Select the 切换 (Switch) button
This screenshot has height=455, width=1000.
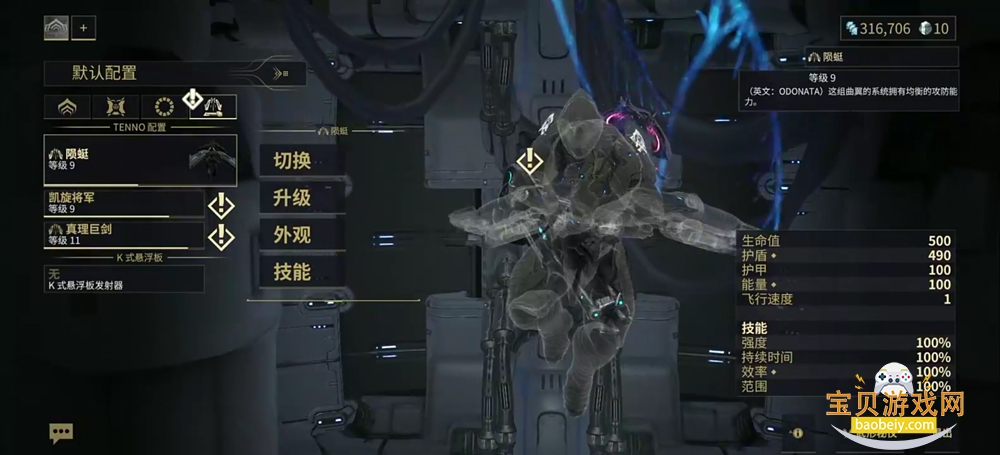[291, 160]
